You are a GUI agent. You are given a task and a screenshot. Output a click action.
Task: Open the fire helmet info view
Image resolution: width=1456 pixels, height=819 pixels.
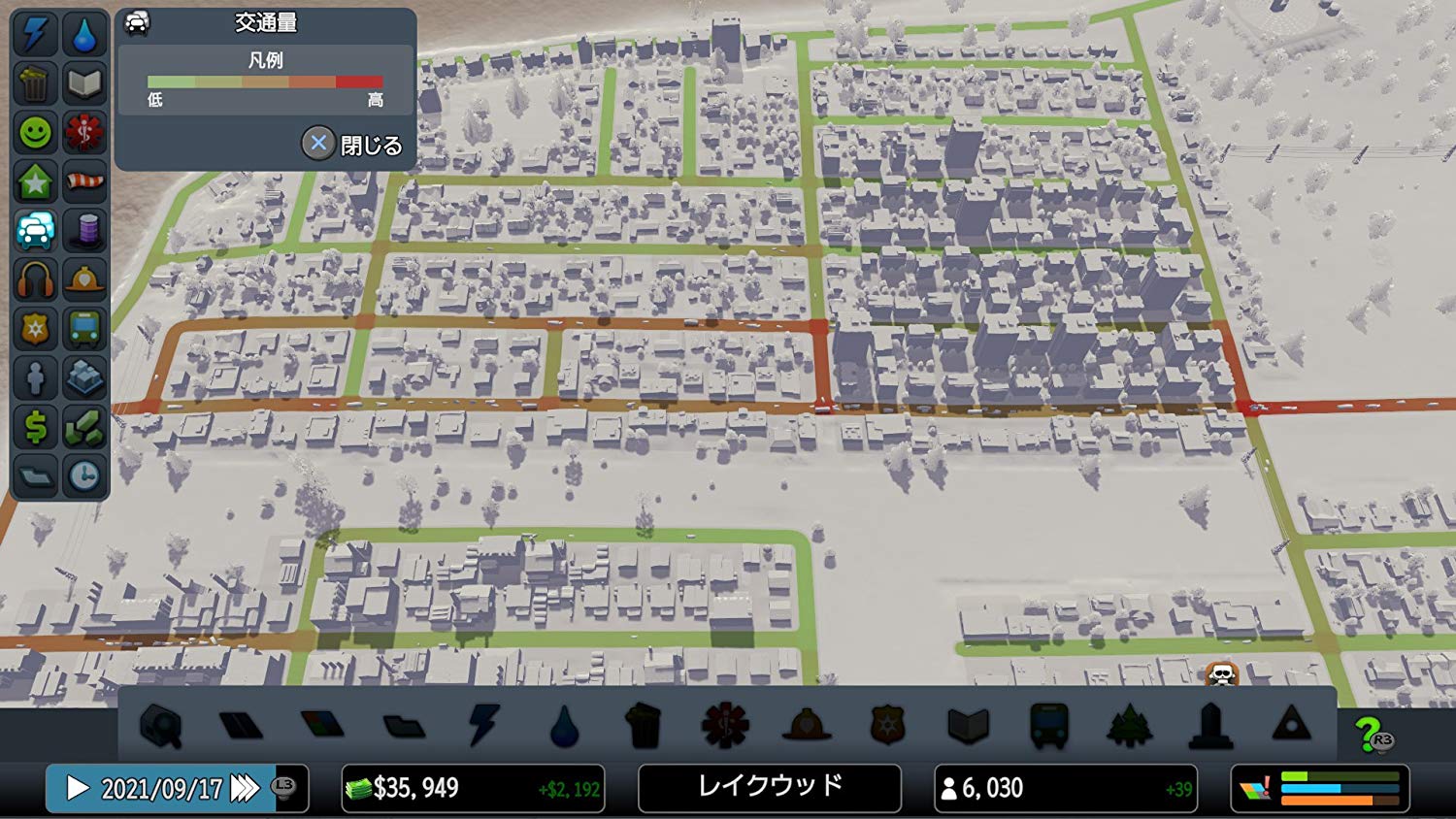tap(84, 280)
